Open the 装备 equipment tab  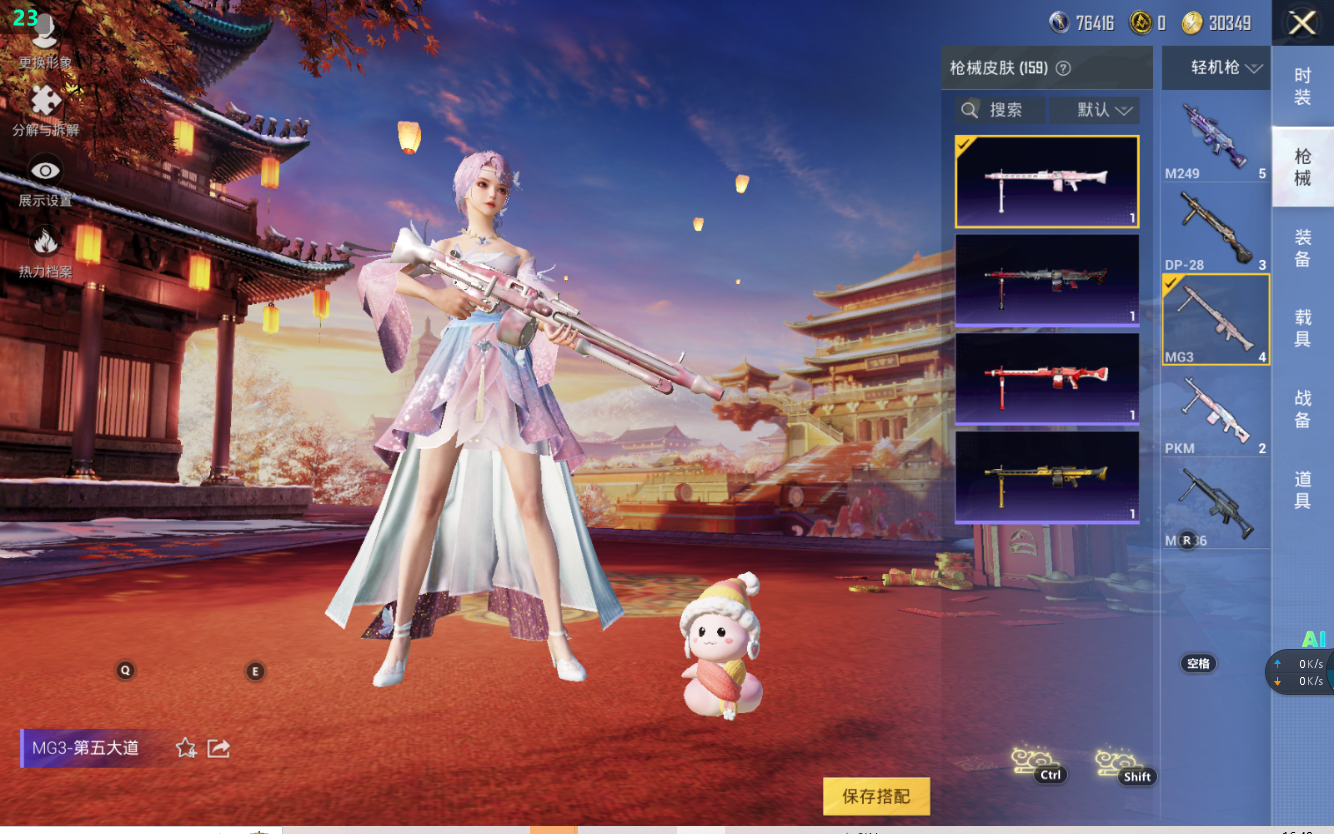point(1302,248)
